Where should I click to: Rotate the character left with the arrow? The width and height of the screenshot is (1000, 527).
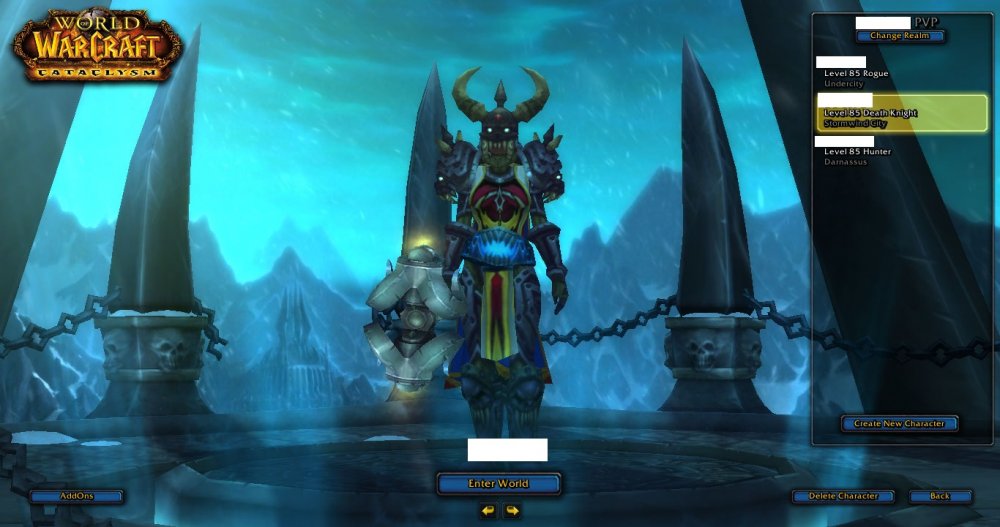(487, 511)
